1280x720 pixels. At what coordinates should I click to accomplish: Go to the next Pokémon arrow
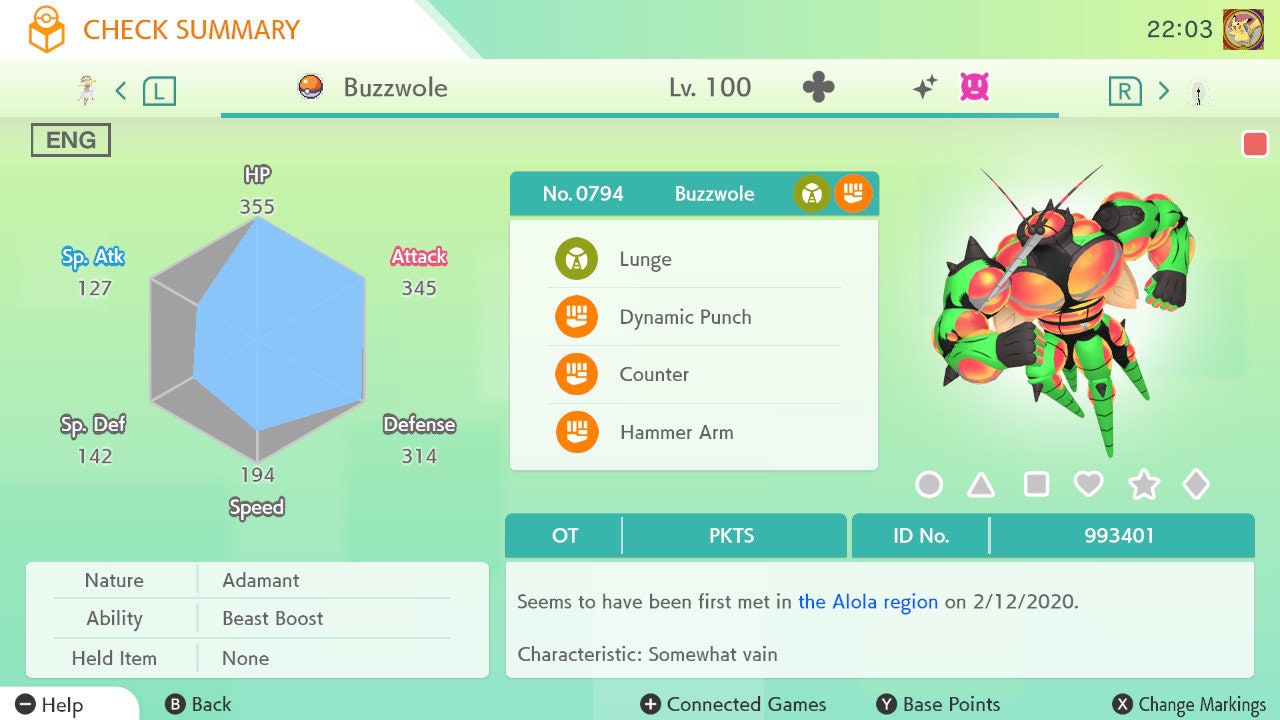pyautogui.click(x=1163, y=91)
